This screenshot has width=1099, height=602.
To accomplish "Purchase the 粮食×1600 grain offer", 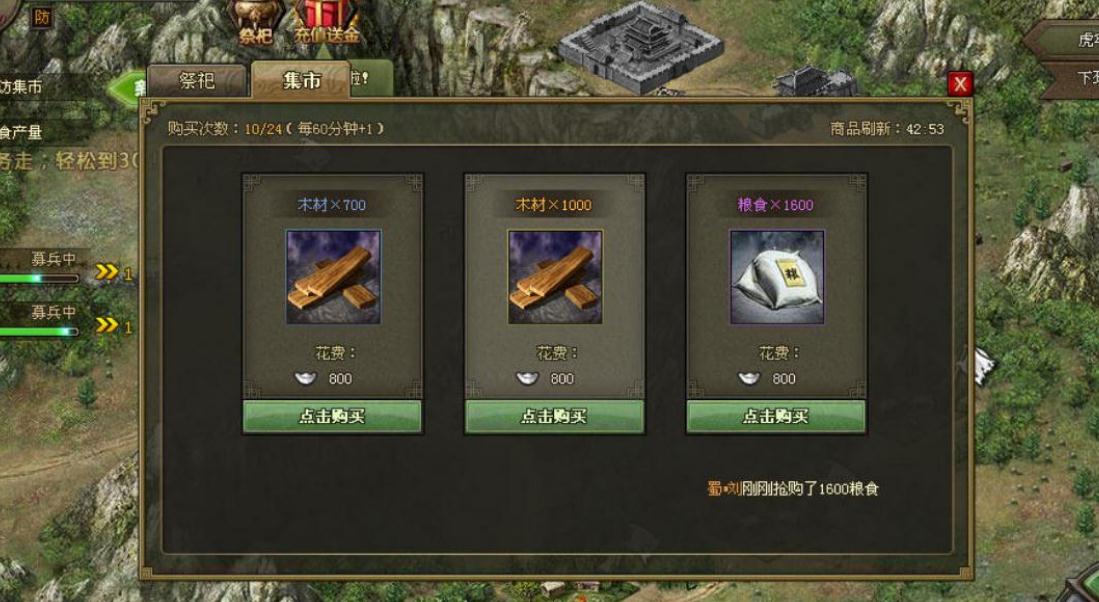I will click(x=775, y=416).
